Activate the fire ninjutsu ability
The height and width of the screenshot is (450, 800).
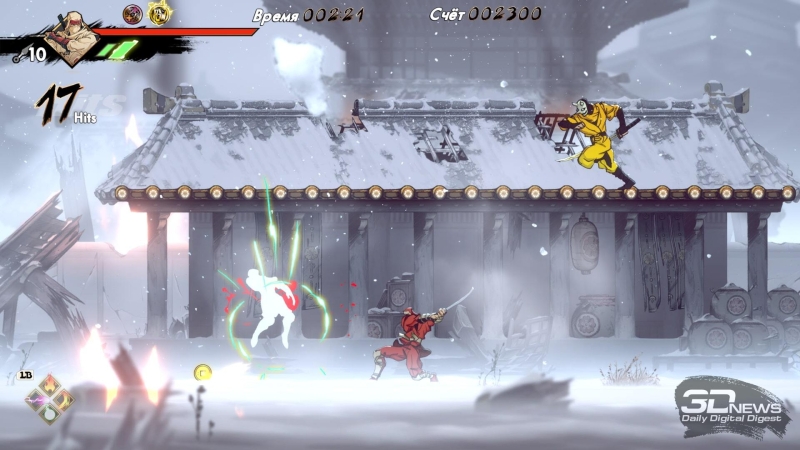coord(48,386)
